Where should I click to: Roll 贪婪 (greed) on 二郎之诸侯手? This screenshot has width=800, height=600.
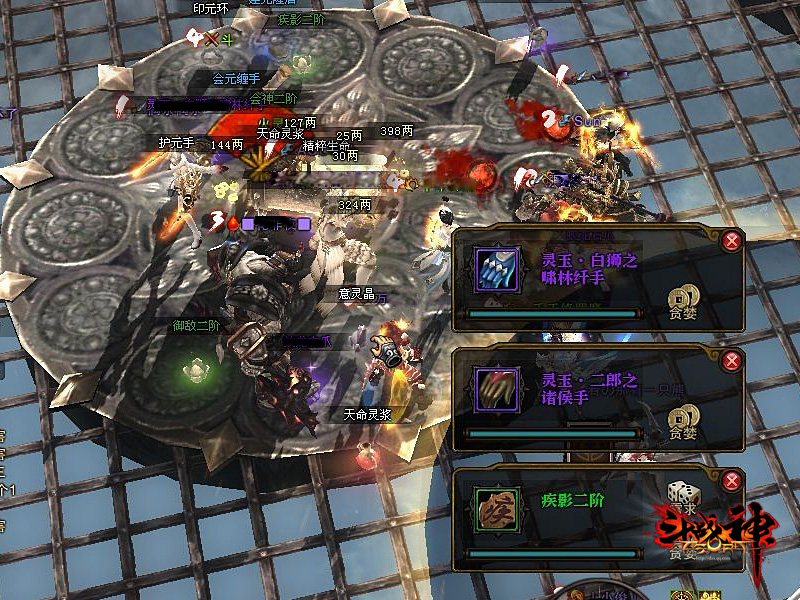pos(683,418)
